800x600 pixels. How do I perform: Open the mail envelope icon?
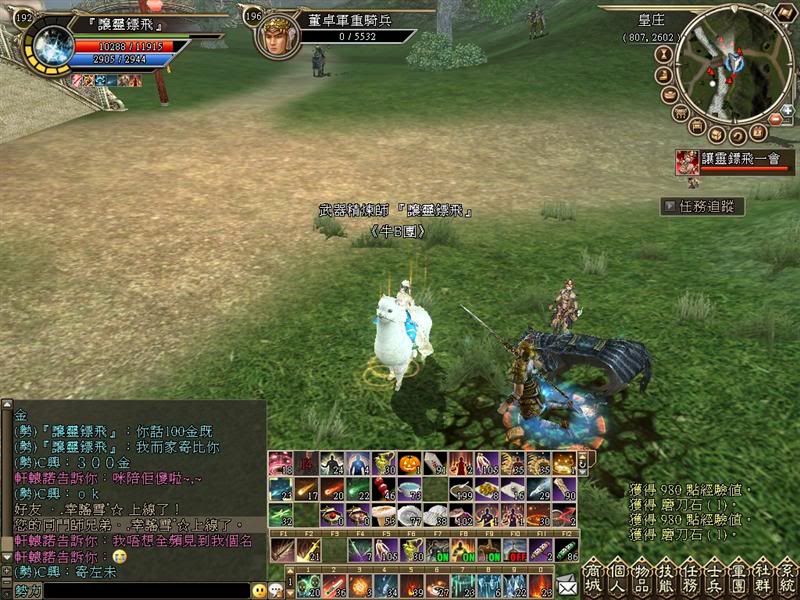[568, 585]
